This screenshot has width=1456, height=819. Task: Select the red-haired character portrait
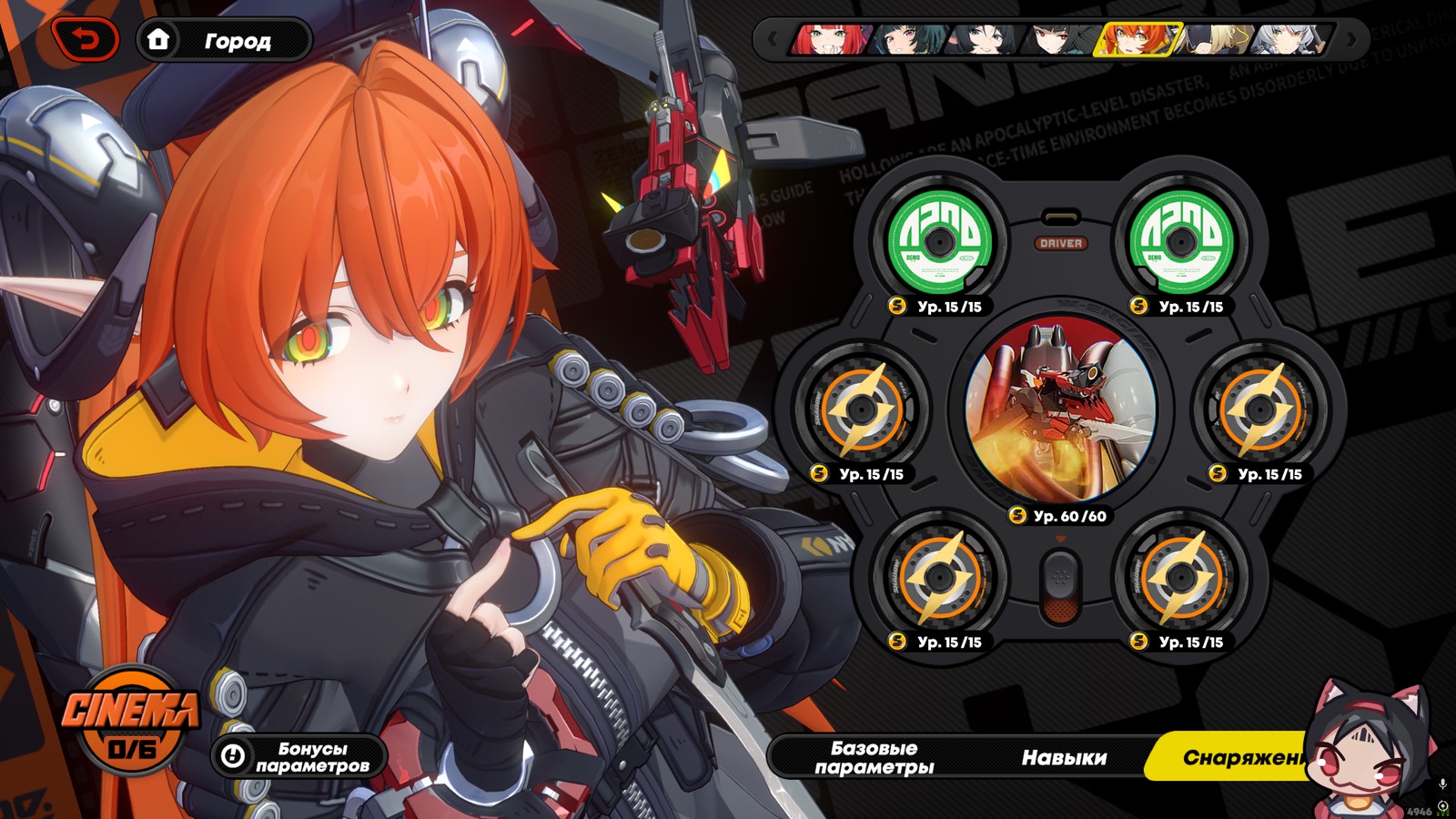(828, 40)
